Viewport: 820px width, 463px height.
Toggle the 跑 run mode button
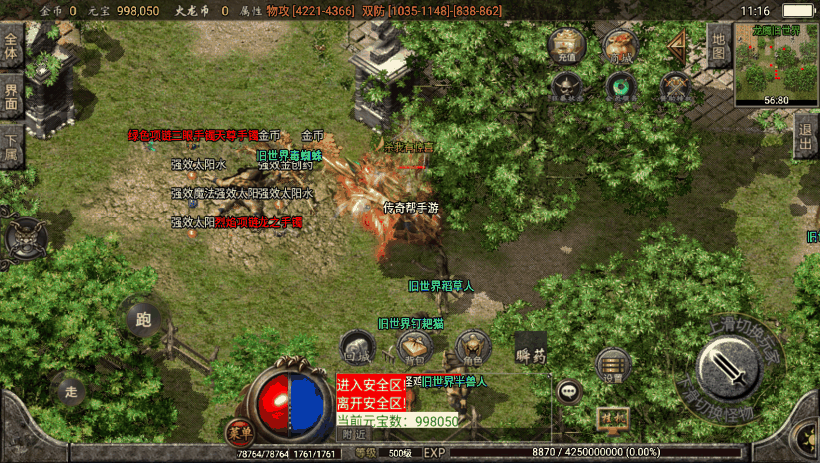(x=143, y=320)
